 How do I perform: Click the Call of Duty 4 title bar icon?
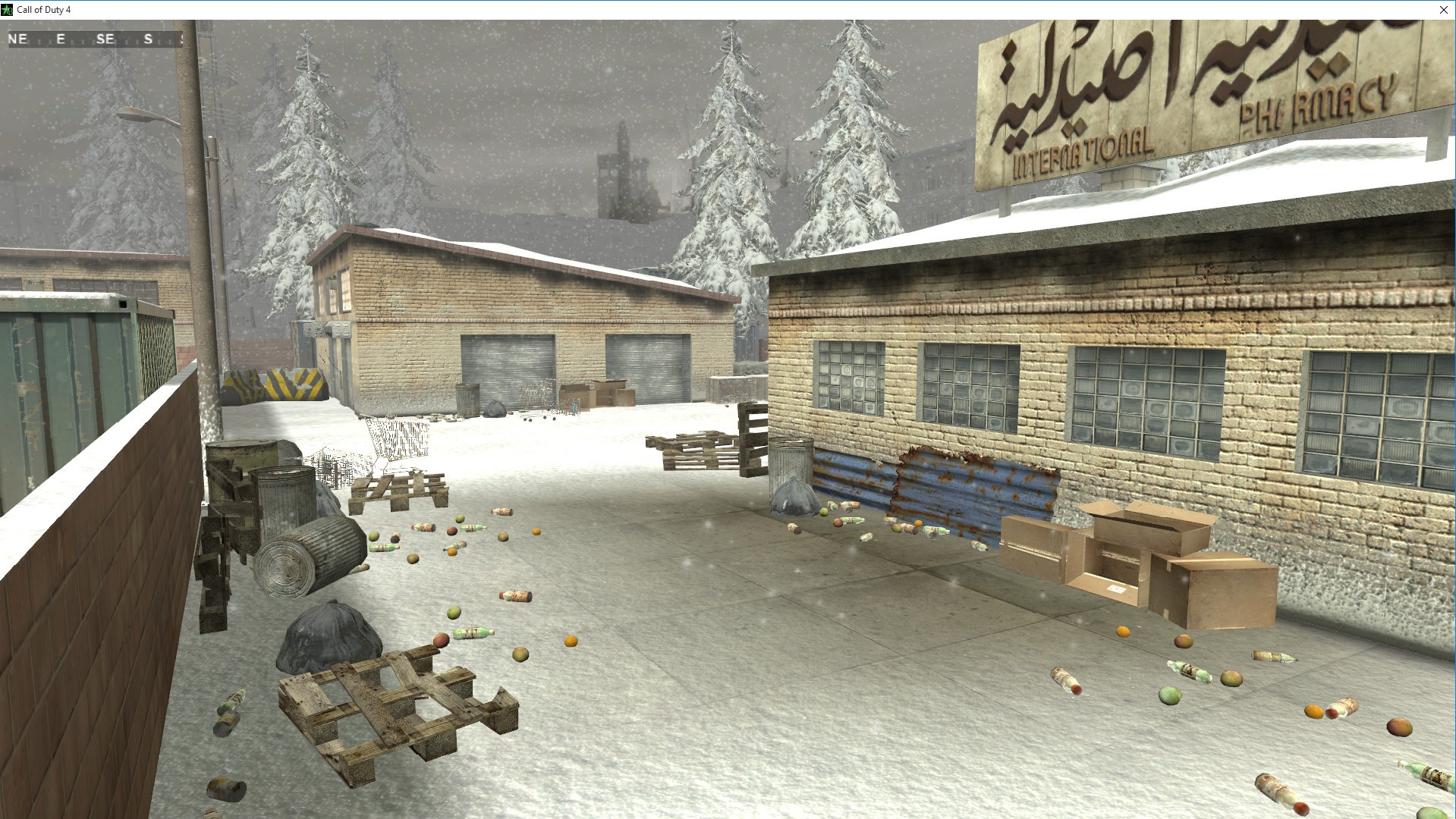(x=7, y=10)
